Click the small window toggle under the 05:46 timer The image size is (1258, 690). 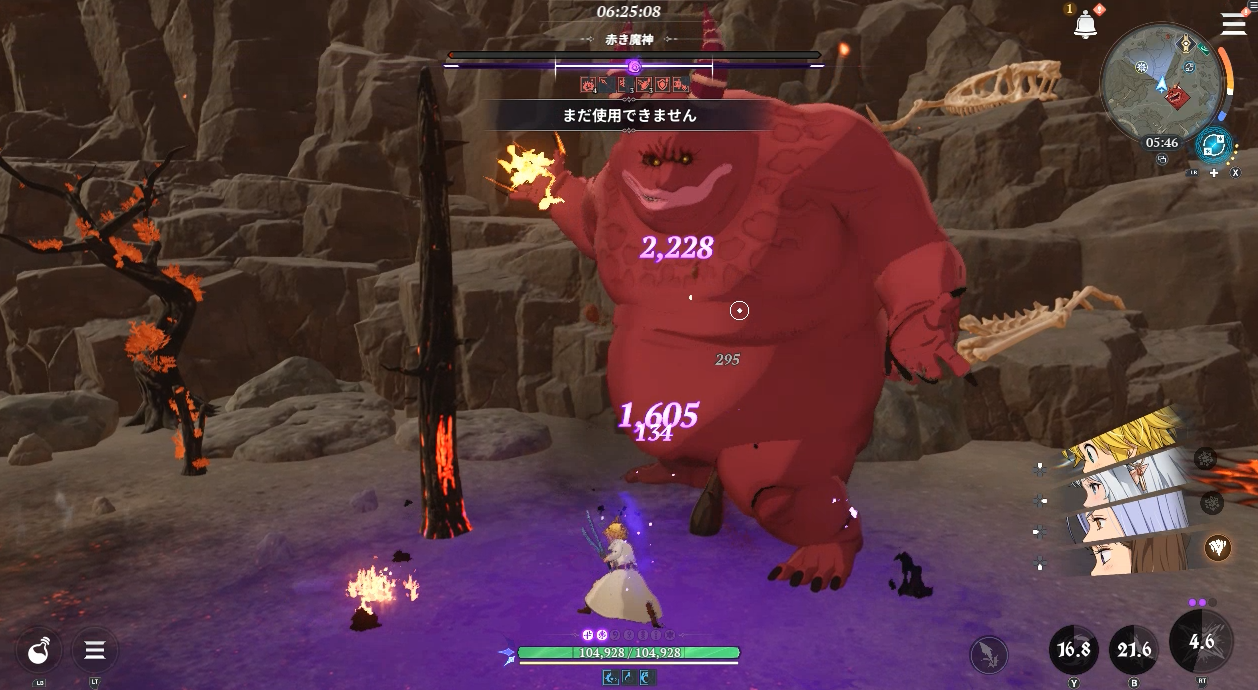[1164, 158]
